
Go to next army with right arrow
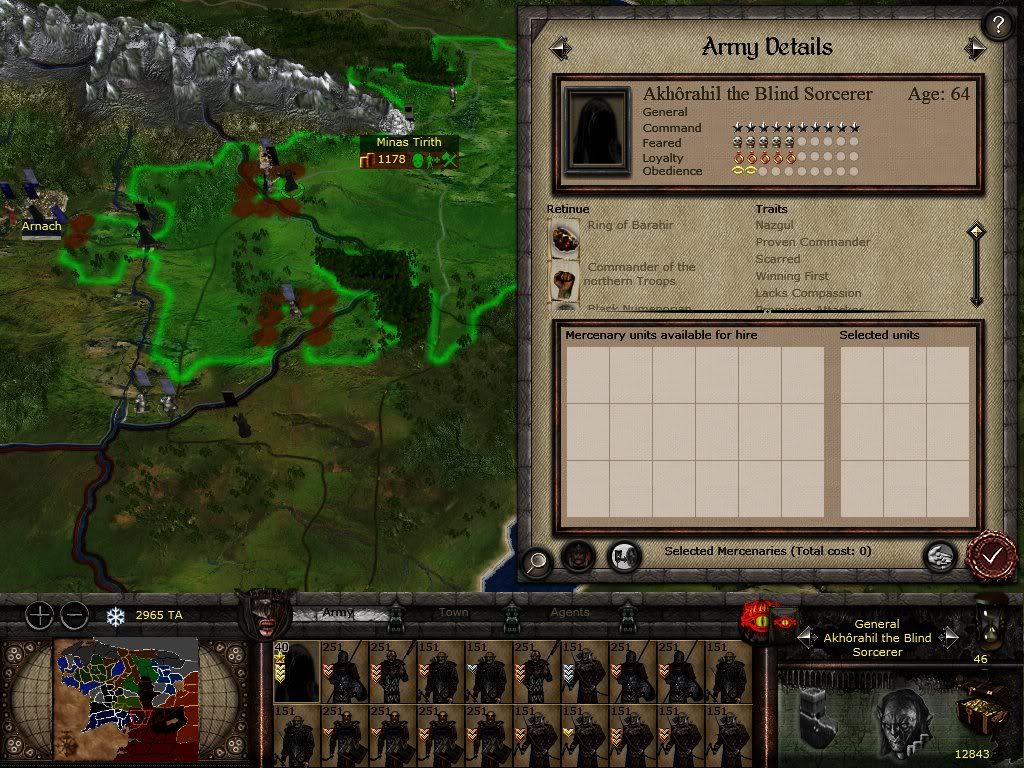(975, 48)
